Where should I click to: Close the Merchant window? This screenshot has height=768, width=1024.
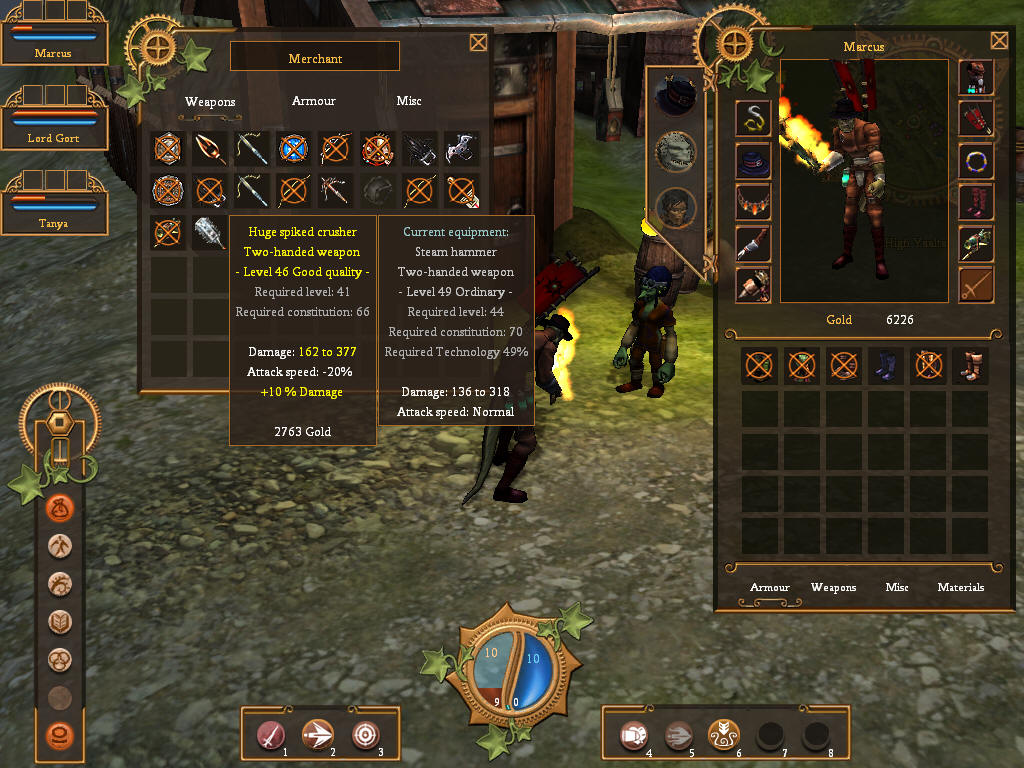click(x=478, y=42)
